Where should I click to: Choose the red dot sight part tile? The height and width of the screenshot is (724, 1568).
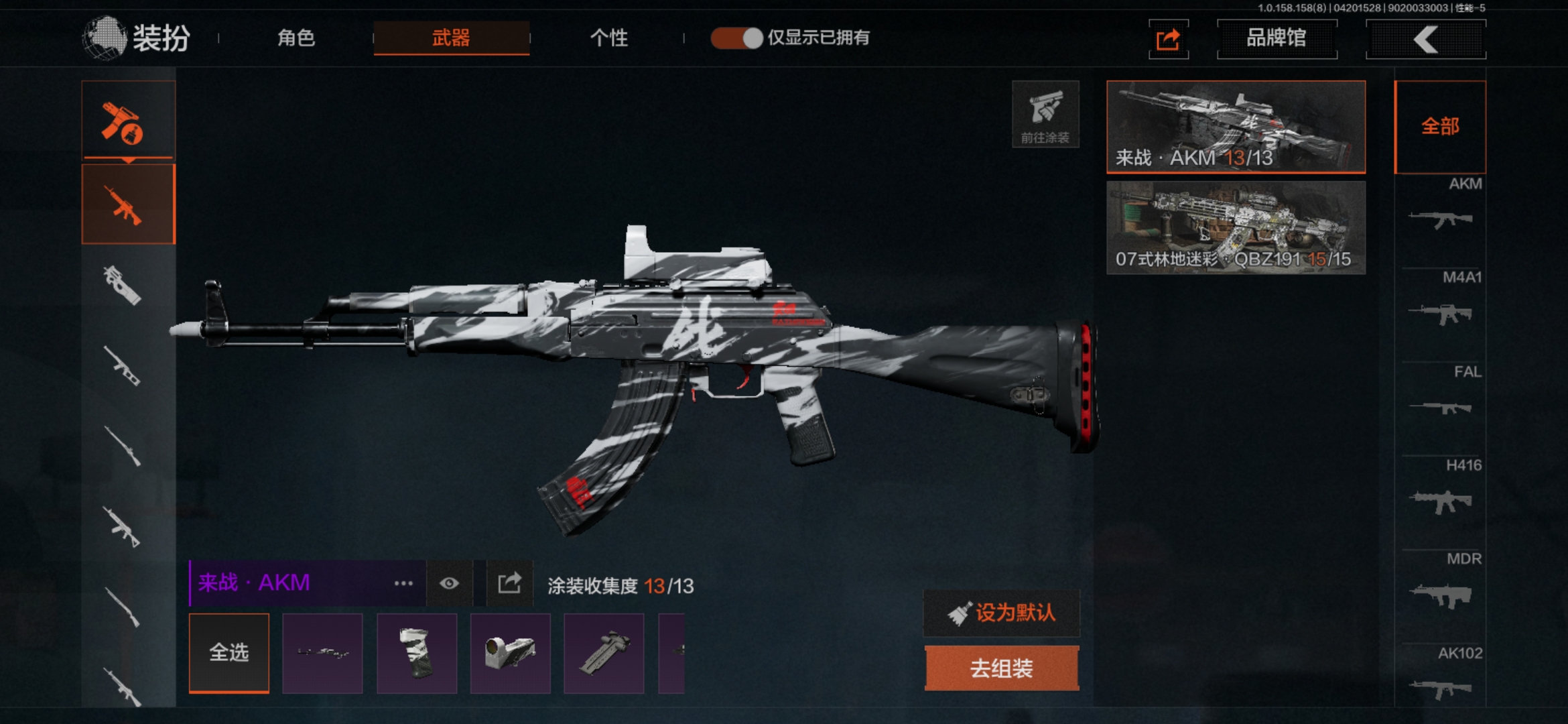(511, 652)
